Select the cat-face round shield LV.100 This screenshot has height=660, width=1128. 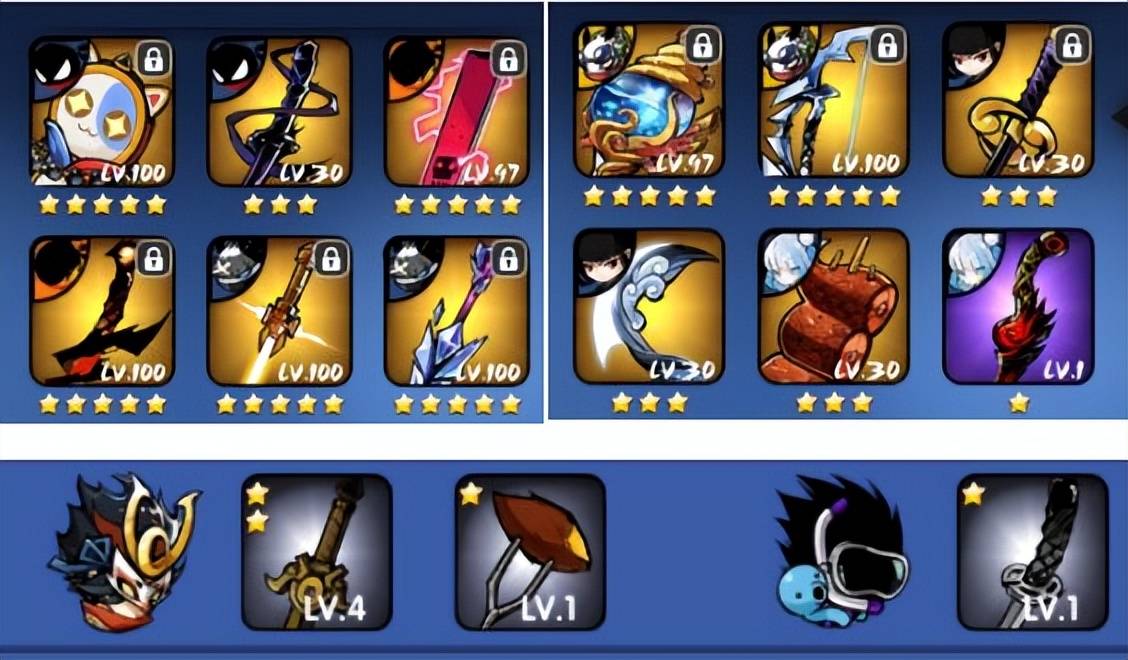101,112
